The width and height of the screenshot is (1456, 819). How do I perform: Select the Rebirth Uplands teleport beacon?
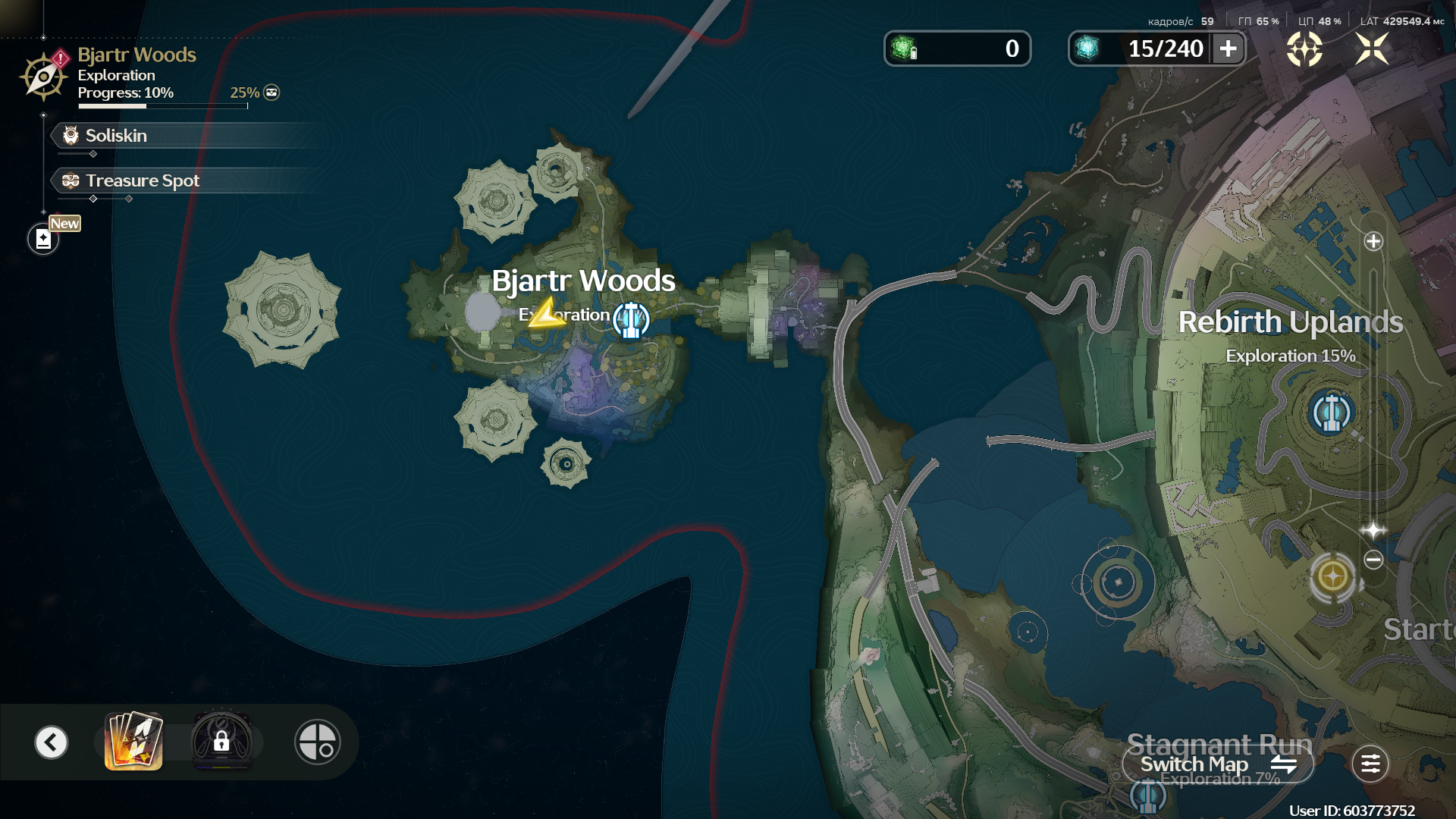pos(1331,413)
